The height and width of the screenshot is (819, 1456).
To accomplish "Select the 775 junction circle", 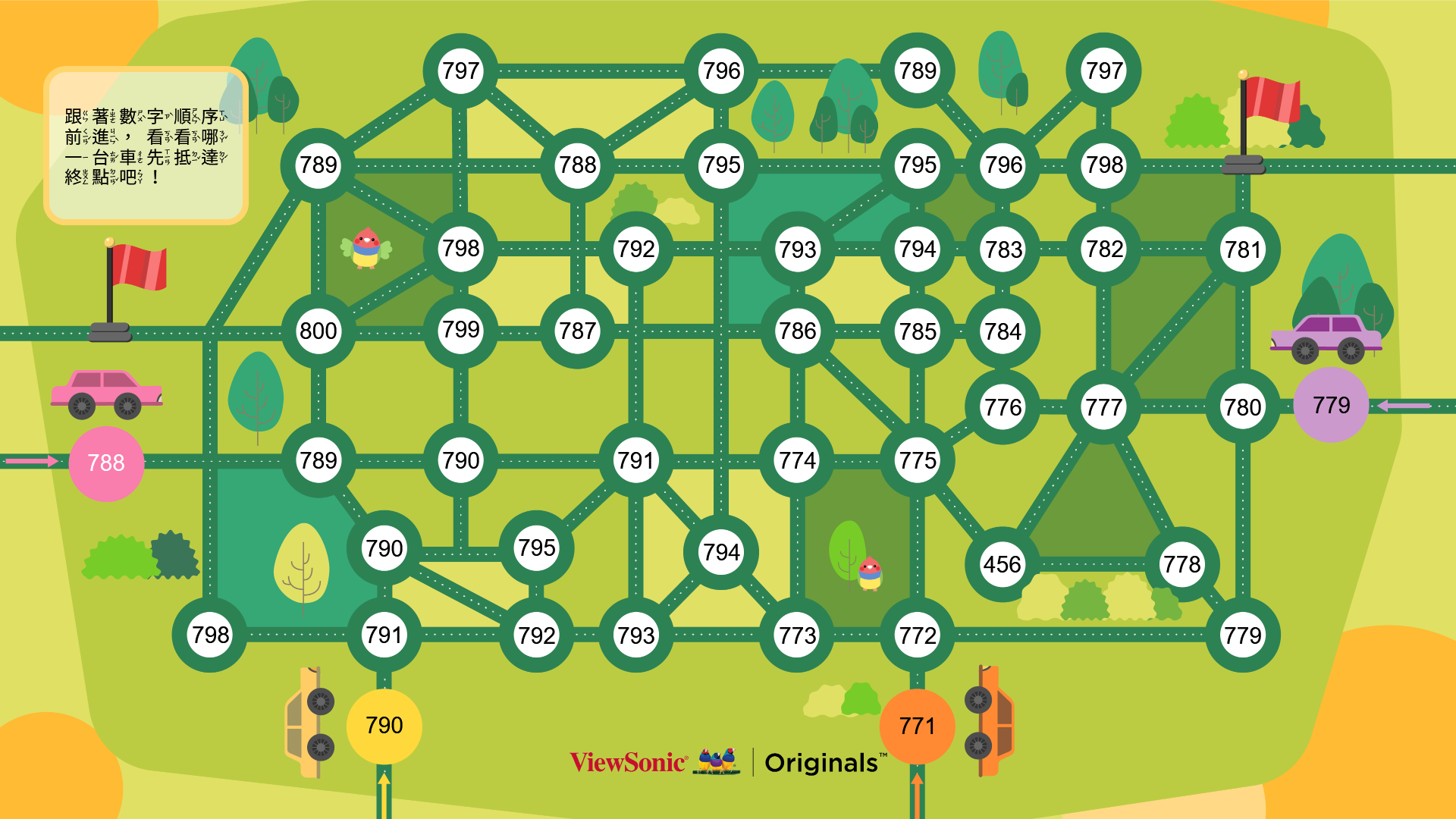I will point(918,460).
